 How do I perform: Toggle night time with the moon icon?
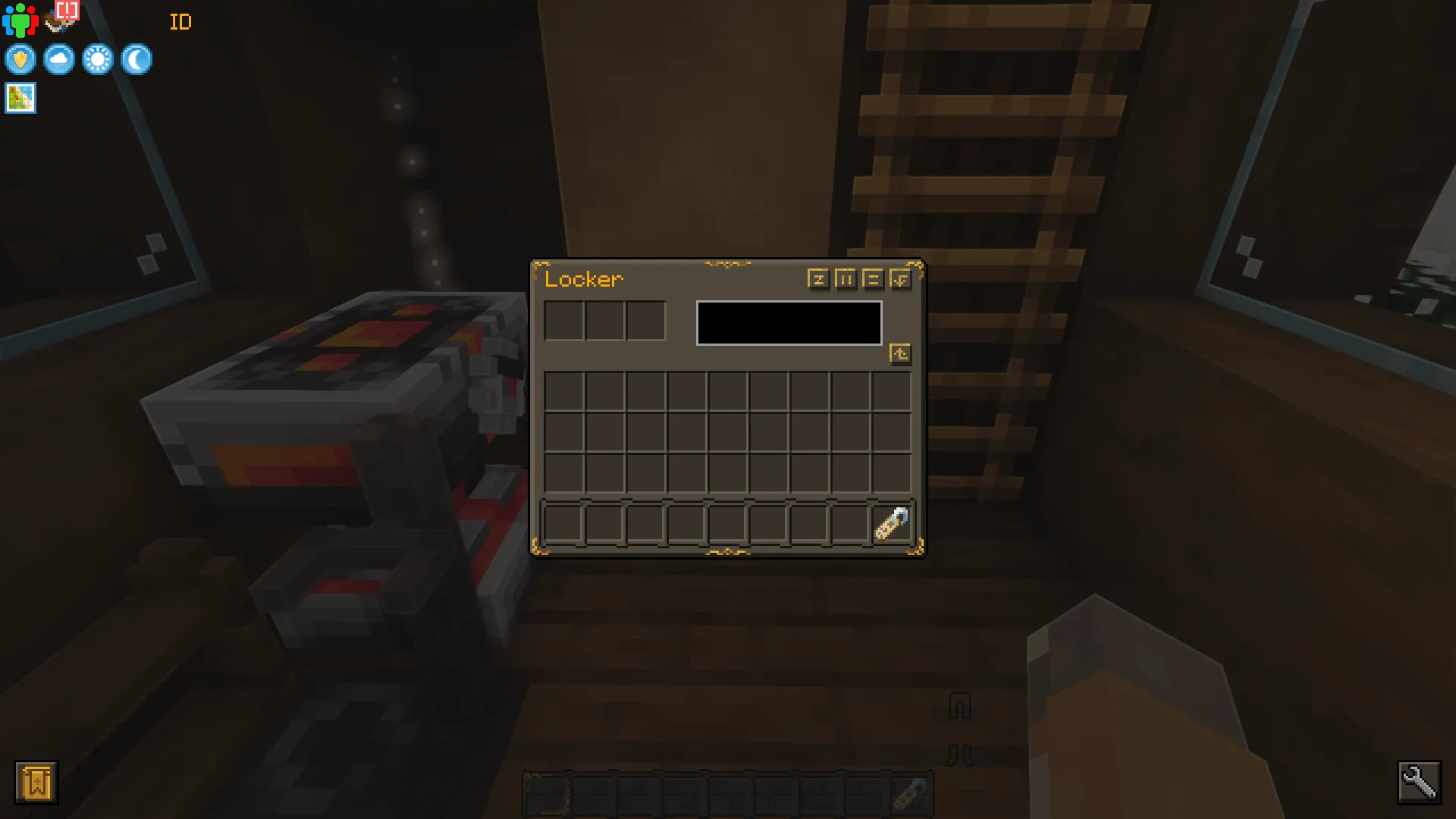point(135,59)
